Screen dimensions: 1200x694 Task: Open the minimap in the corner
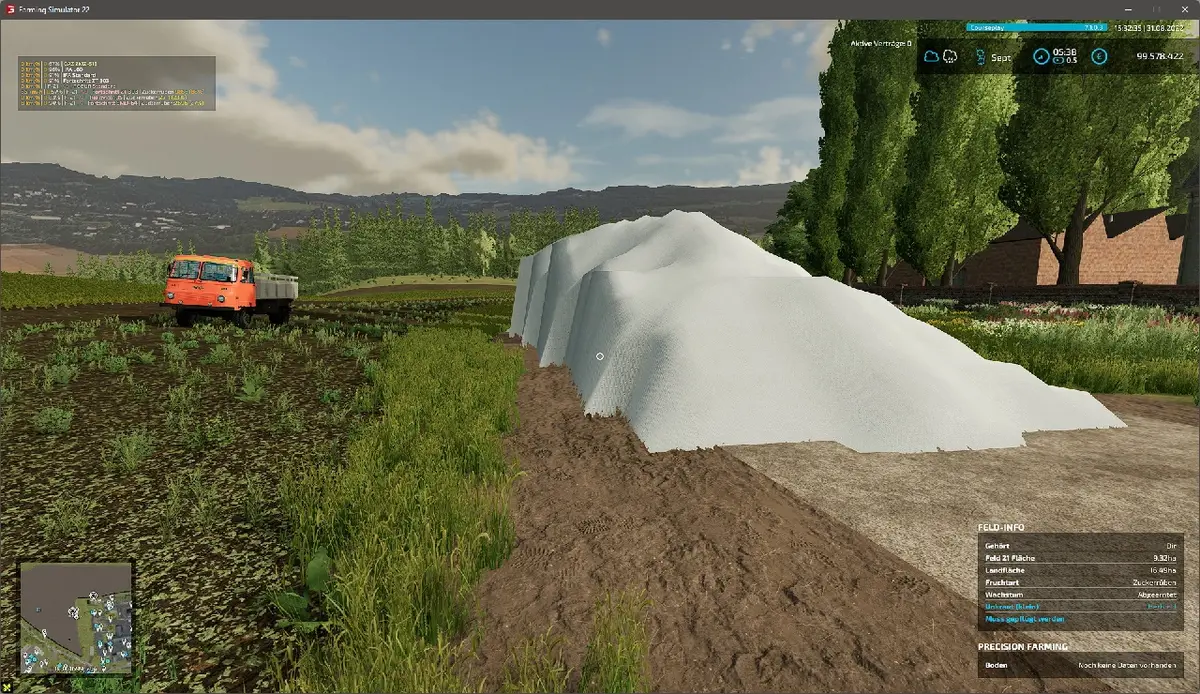(76, 617)
